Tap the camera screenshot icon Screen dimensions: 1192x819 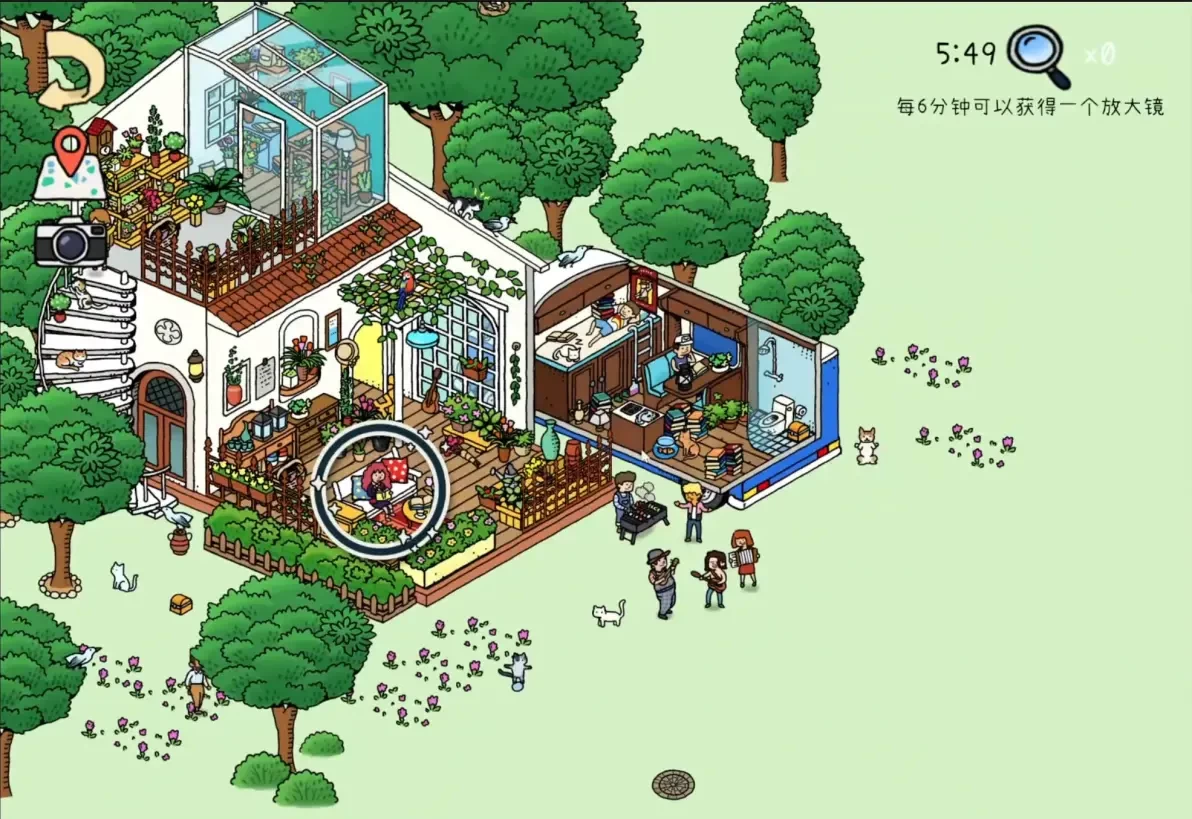70,241
